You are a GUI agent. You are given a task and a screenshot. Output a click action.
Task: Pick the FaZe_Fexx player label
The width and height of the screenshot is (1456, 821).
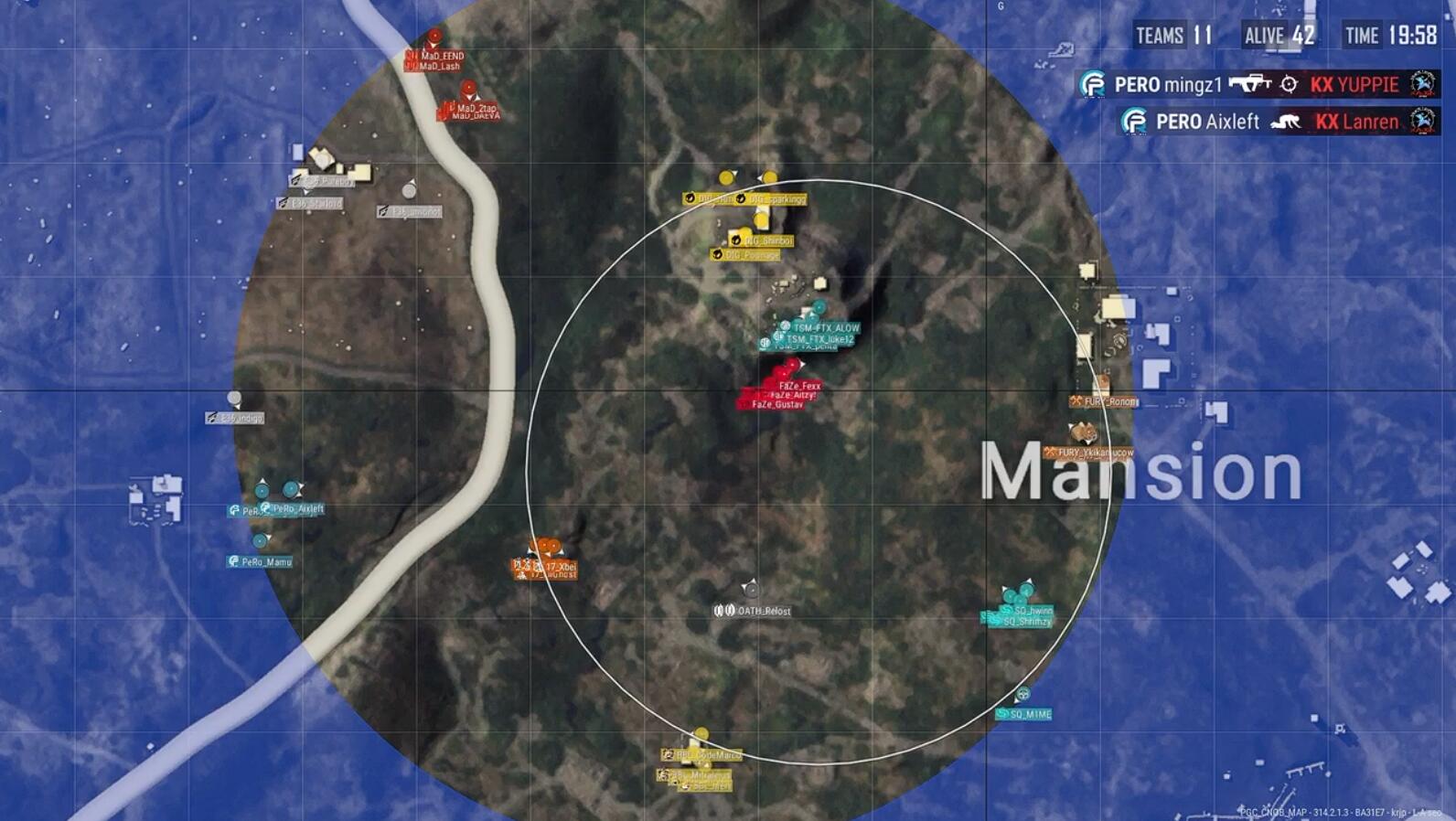pyautogui.click(x=798, y=386)
